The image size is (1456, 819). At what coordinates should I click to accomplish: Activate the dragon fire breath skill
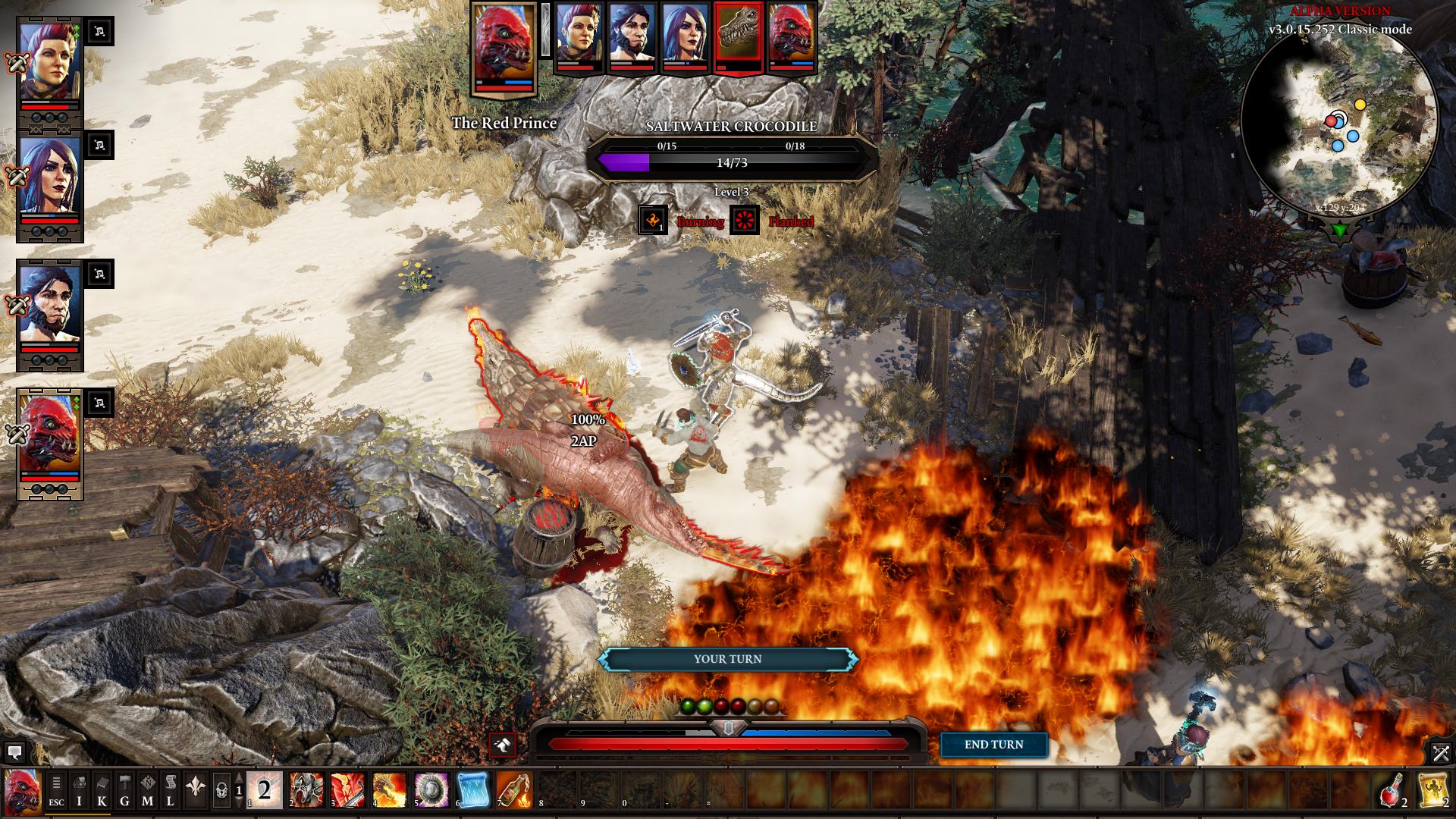click(389, 790)
